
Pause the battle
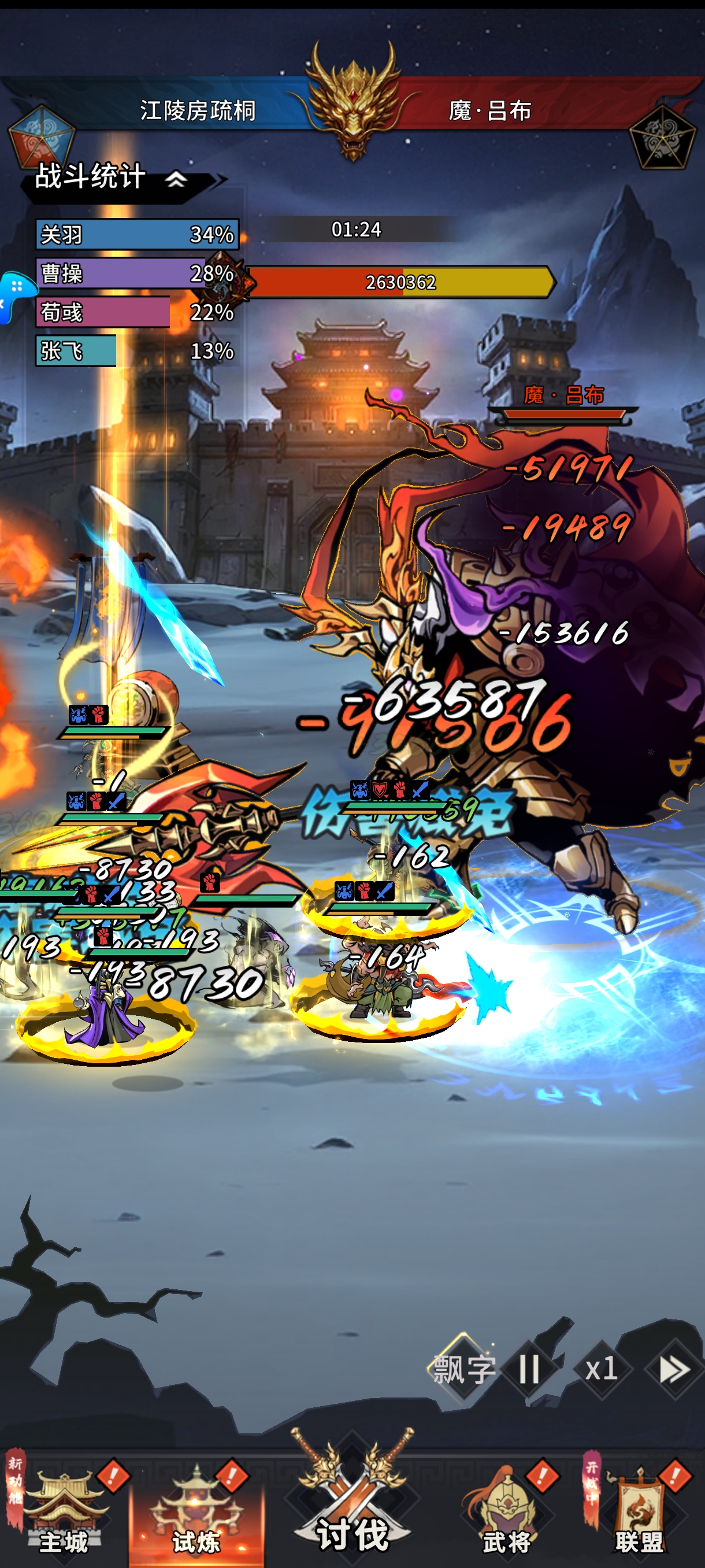[529, 1370]
